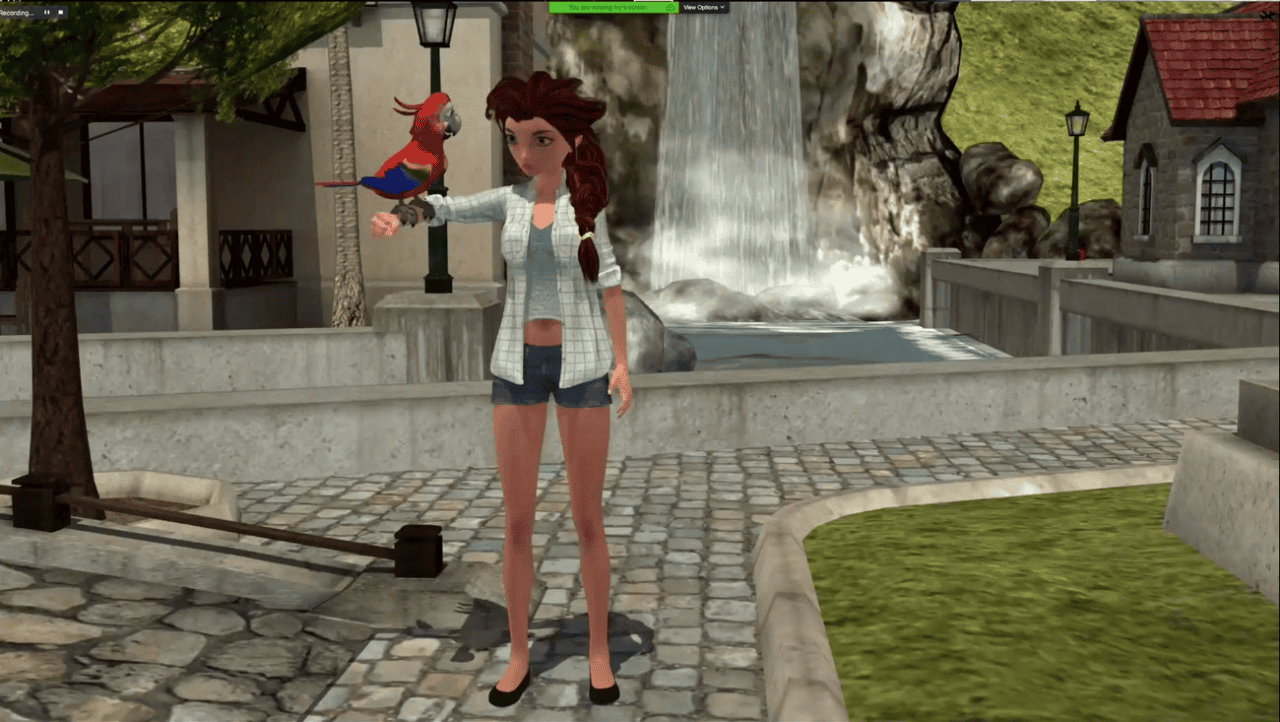Open the View Options dropdown

702,7
